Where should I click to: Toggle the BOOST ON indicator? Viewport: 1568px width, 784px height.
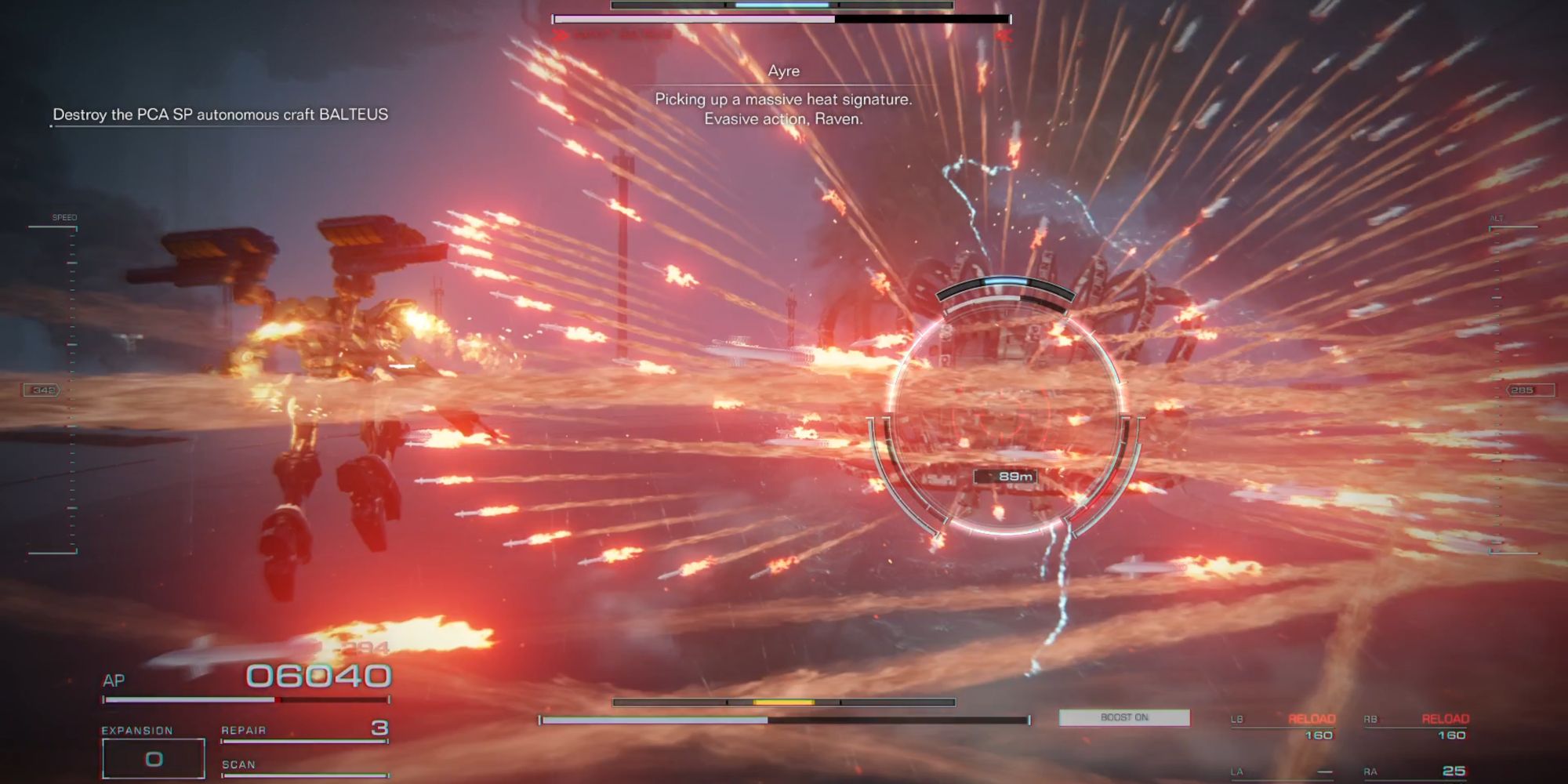tap(1123, 717)
